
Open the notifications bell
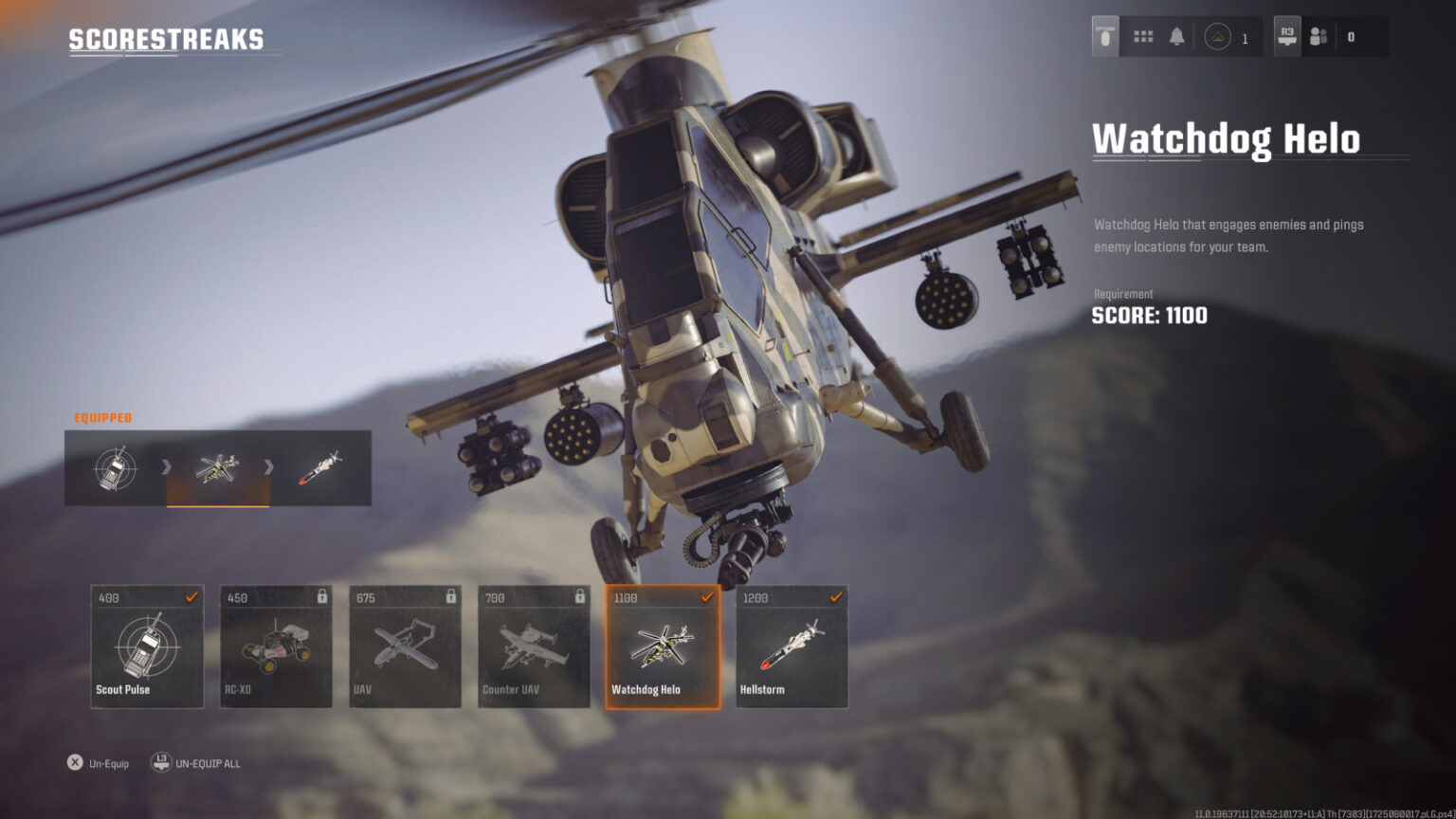point(1176,37)
